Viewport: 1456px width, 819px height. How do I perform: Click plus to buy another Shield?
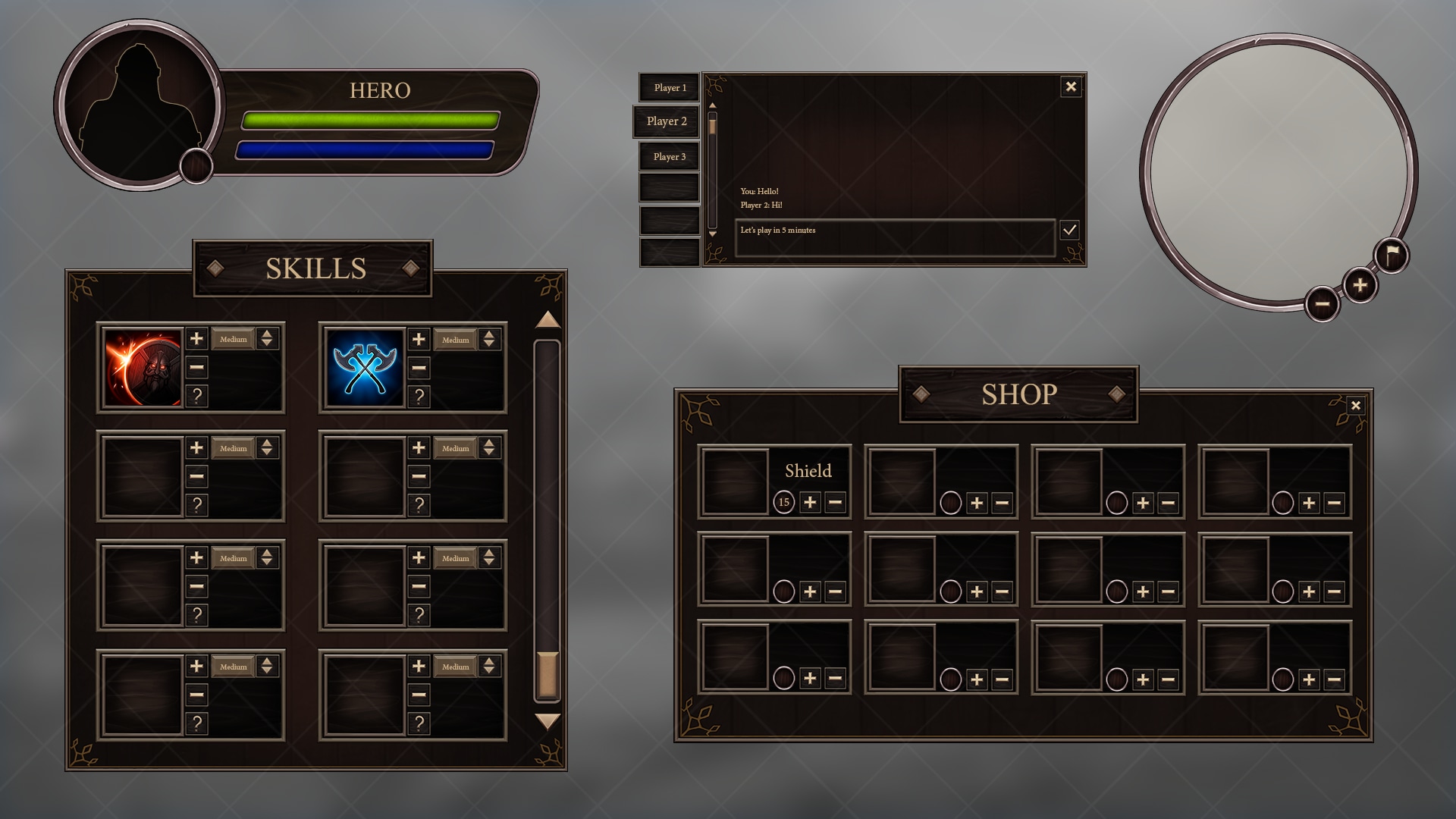coord(810,502)
